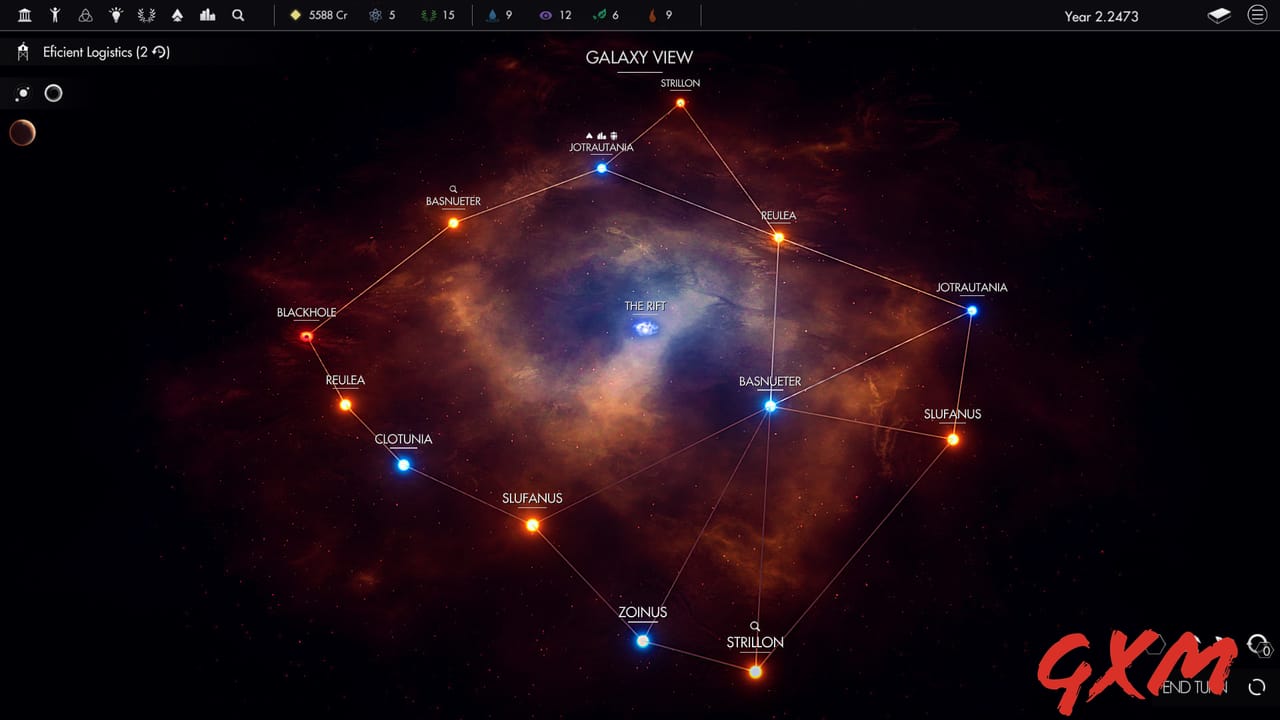This screenshot has width=1280, height=720.
Task: Switch to Galaxy View
Action: click(x=639, y=57)
